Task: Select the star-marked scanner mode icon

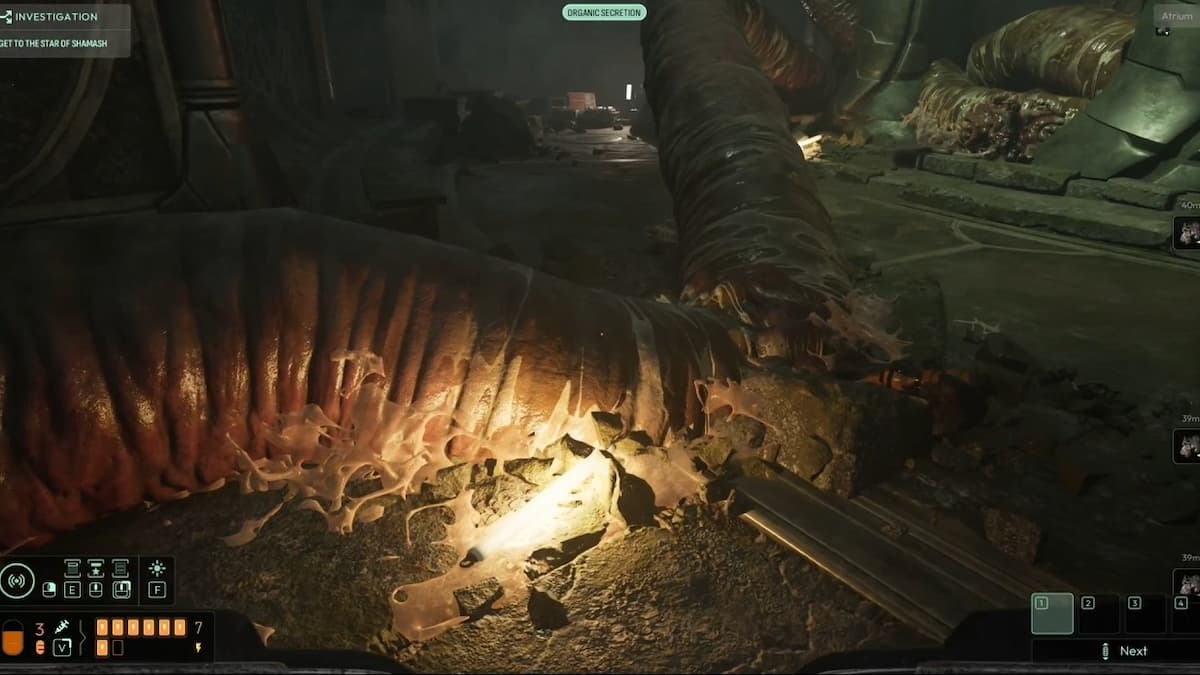Action: pyautogui.click(x=96, y=569)
